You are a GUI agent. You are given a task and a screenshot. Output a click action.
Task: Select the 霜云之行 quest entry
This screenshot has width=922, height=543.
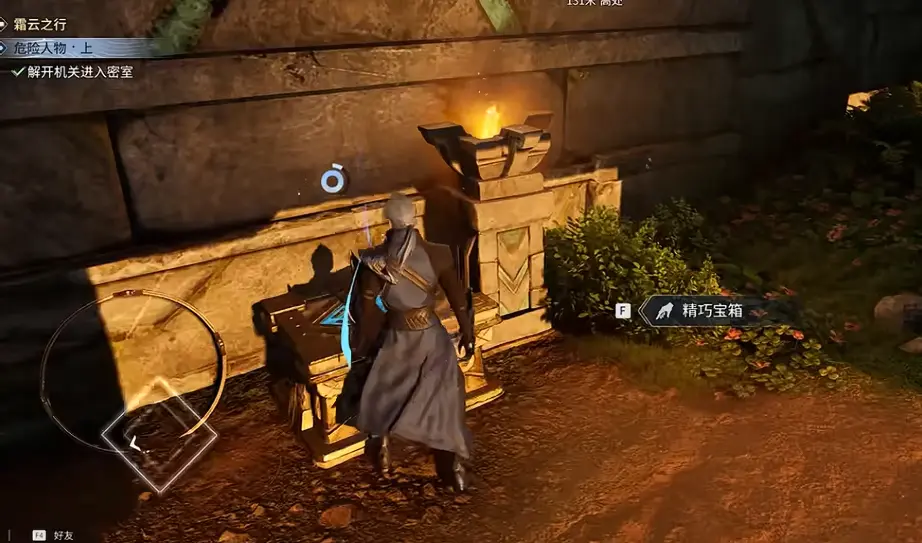pos(41,24)
